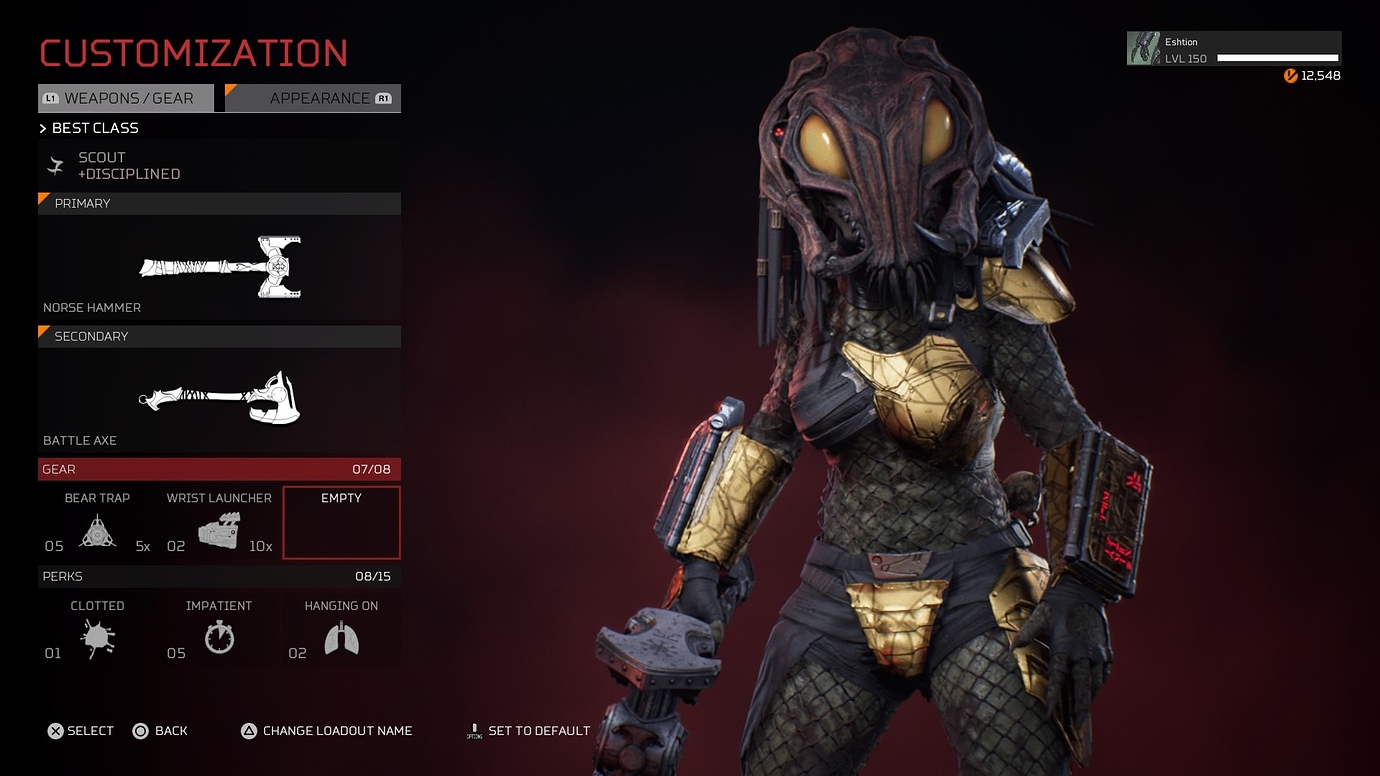Switch to the Weapons / Gear tab
The height and width of the screenshot is (776, 1380).
click(127, 98)
